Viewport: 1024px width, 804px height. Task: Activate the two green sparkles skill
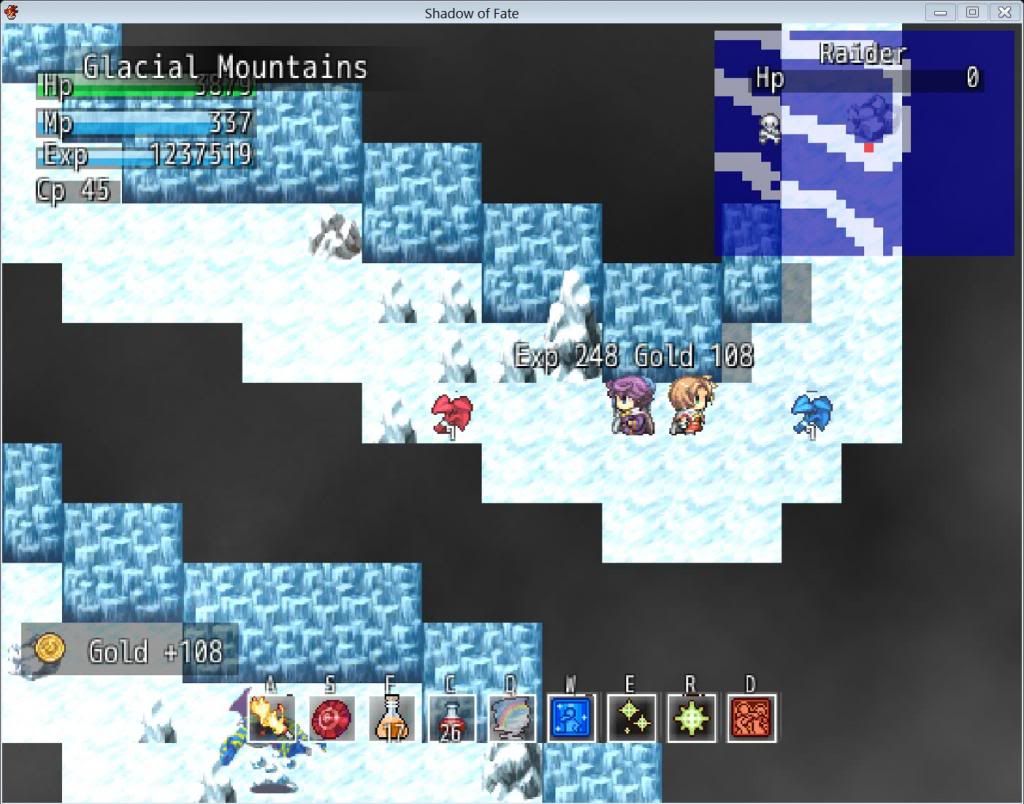pyautogui.click(x=631, y=718)
